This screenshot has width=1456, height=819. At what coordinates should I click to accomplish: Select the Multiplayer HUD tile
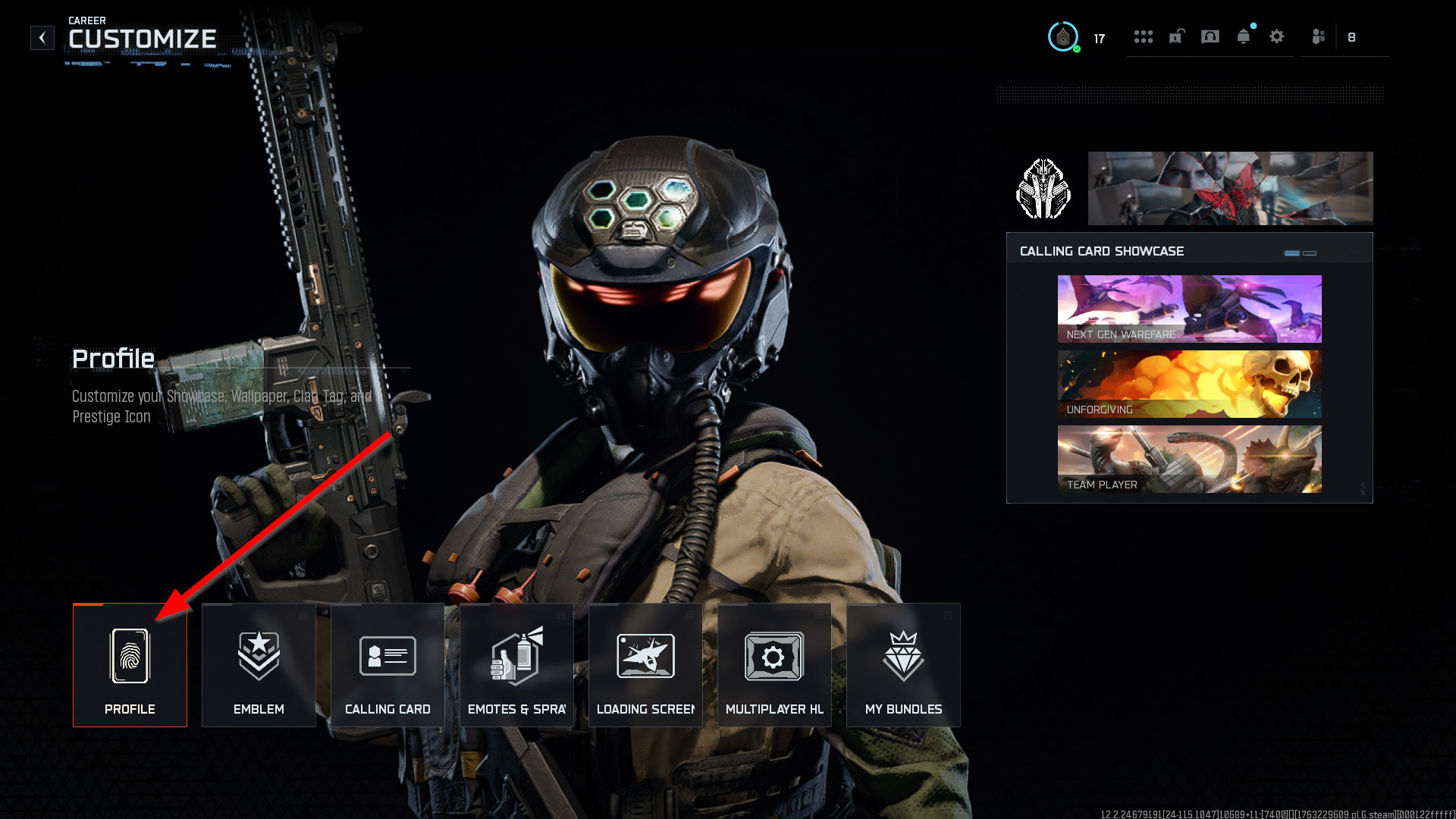pos(774,665)
